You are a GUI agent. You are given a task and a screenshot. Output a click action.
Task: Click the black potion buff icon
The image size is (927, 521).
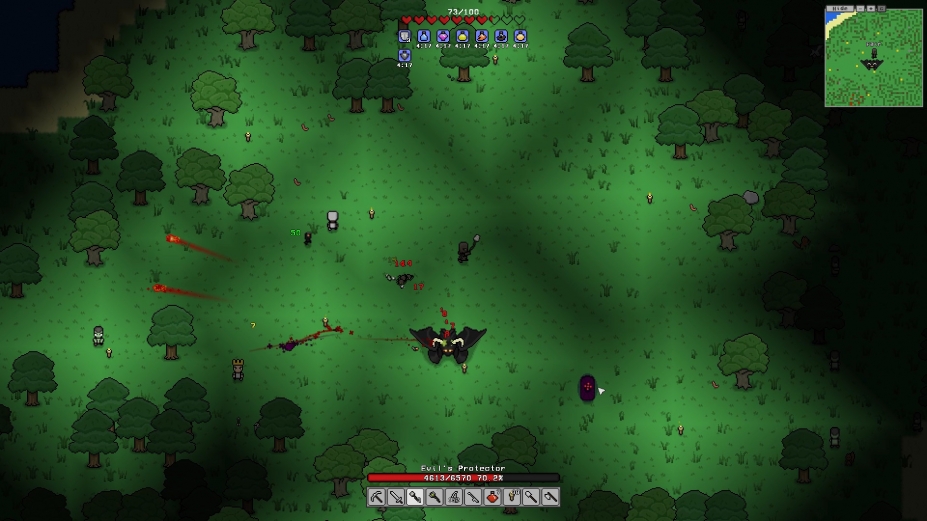tap(501, 36)
